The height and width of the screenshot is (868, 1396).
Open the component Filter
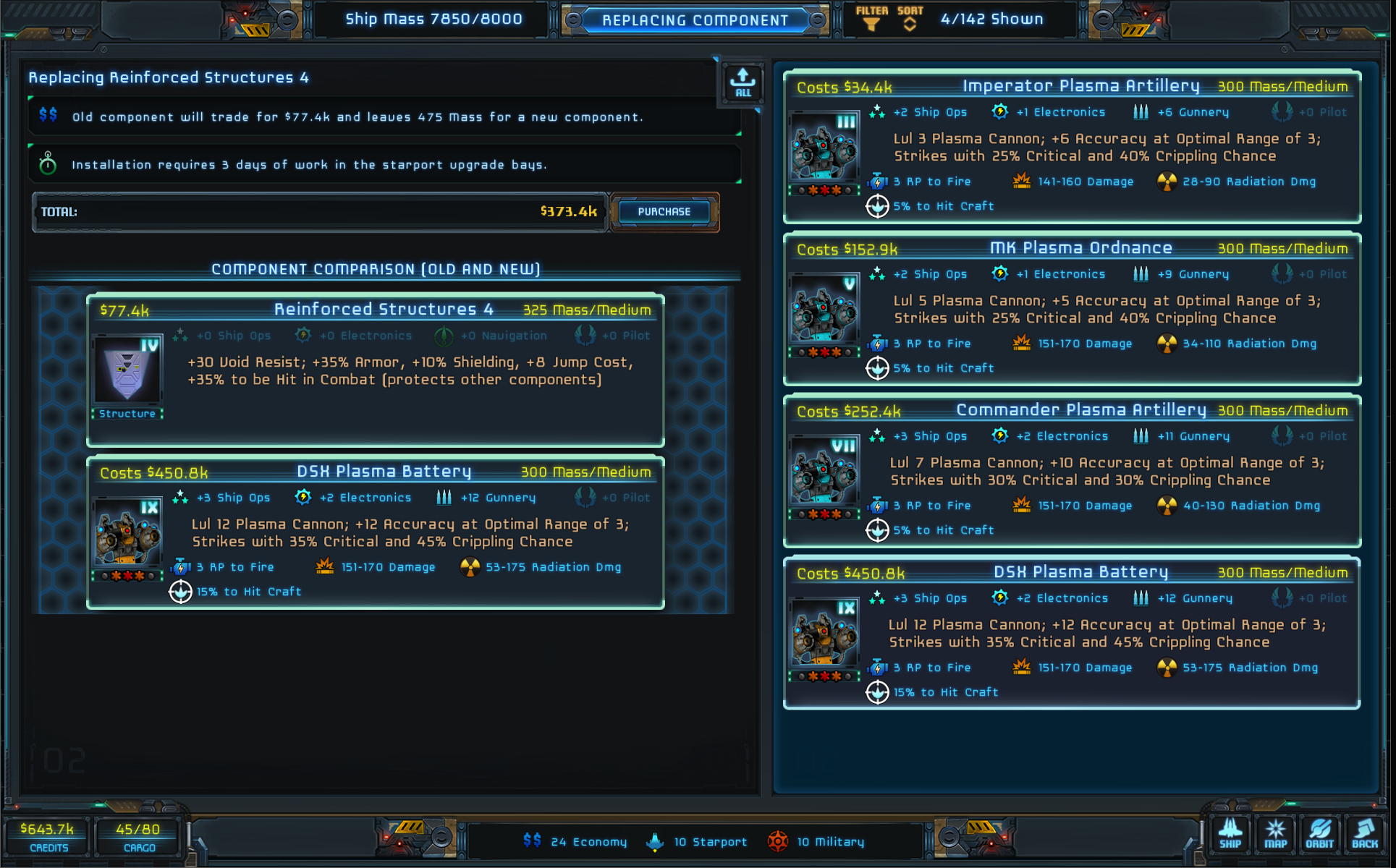click(871, 19)
